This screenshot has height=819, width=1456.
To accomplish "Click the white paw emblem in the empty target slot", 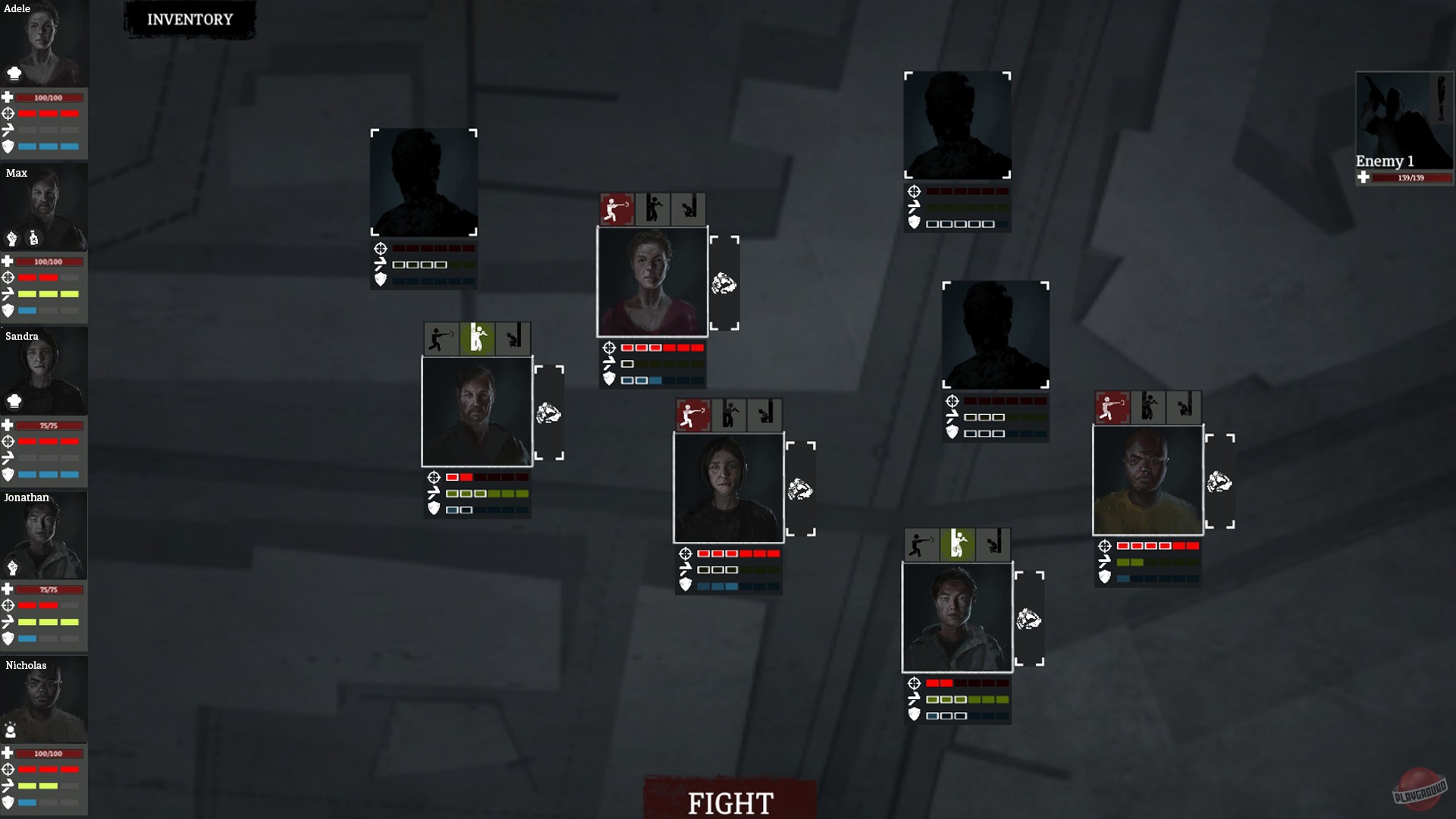I will click(x=723, y=282).
